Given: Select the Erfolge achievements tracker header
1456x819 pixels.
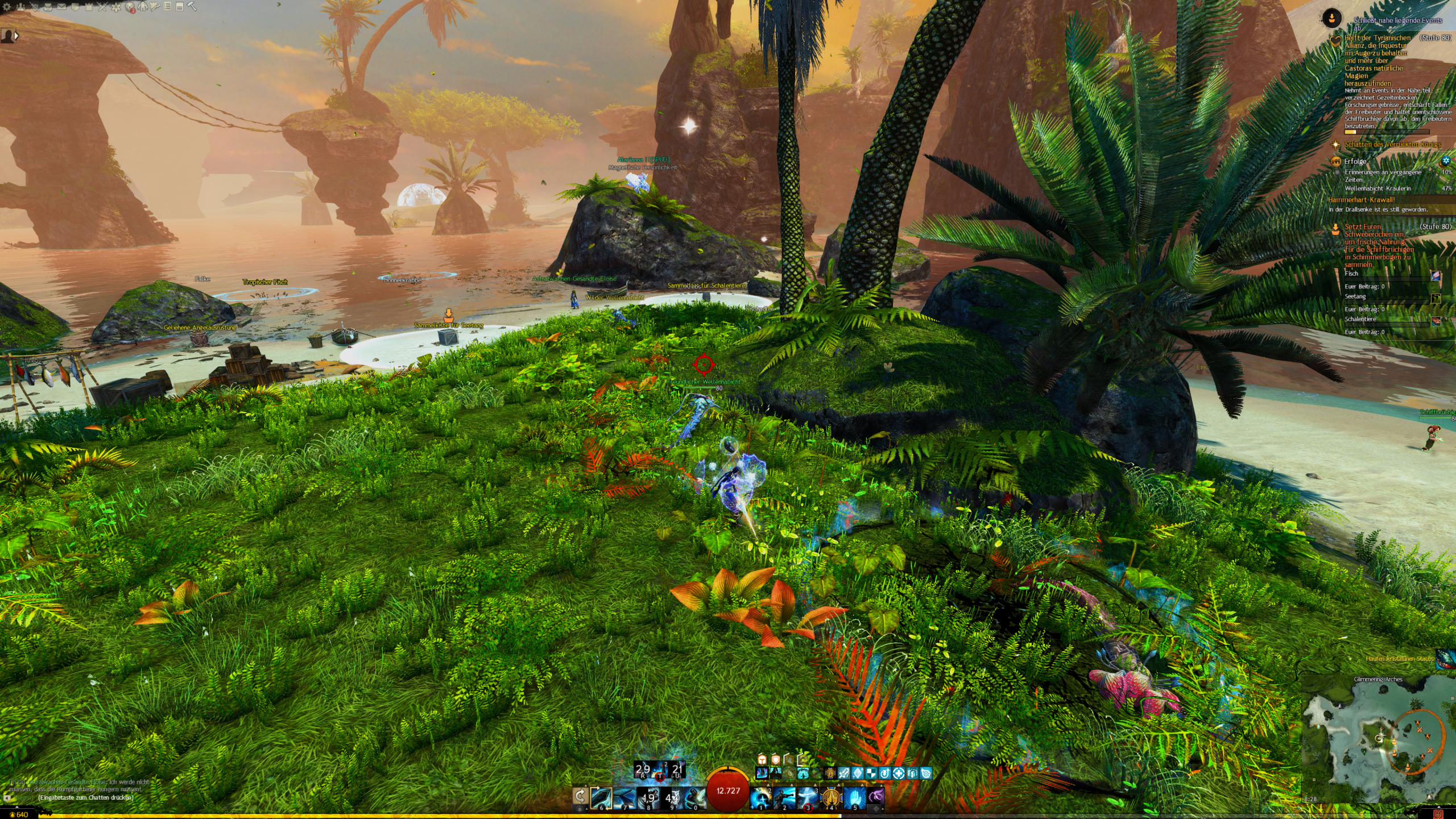Looking at the screenshot, I should click(x=1355, y=162).
